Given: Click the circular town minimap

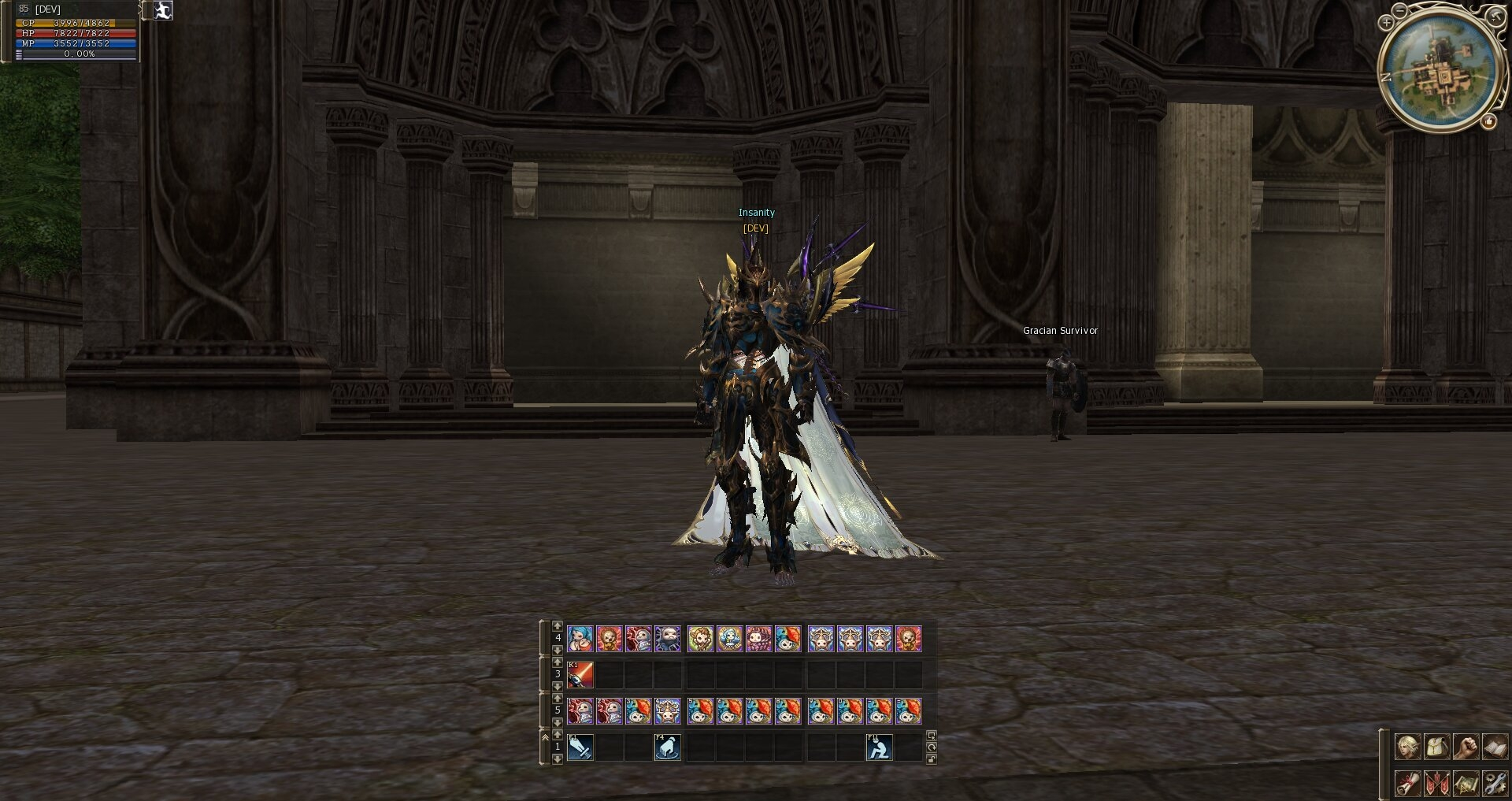Looking at the screenshot, I should click(x=1443, y=69).
